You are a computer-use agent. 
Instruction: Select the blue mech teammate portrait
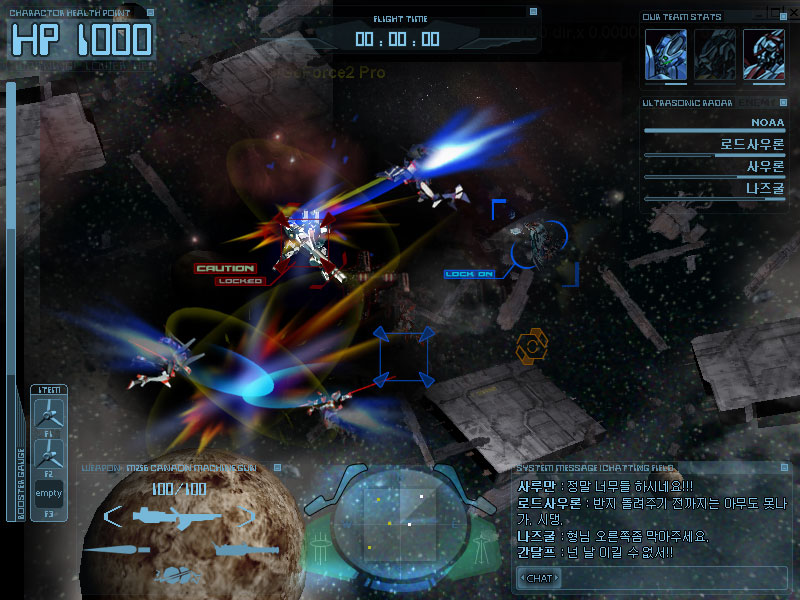pos(664,52)
